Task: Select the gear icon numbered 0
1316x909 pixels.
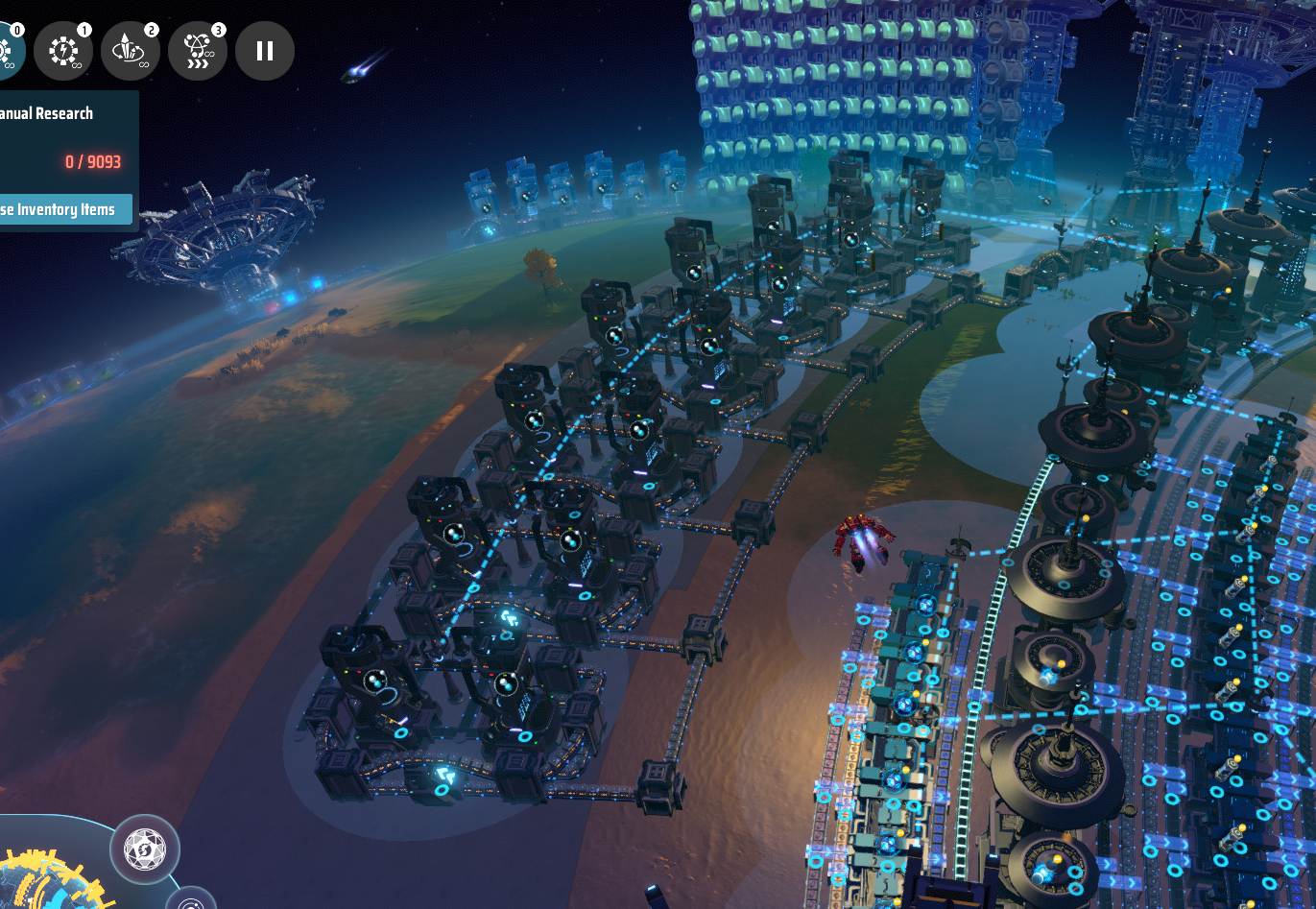Action: 8,51
